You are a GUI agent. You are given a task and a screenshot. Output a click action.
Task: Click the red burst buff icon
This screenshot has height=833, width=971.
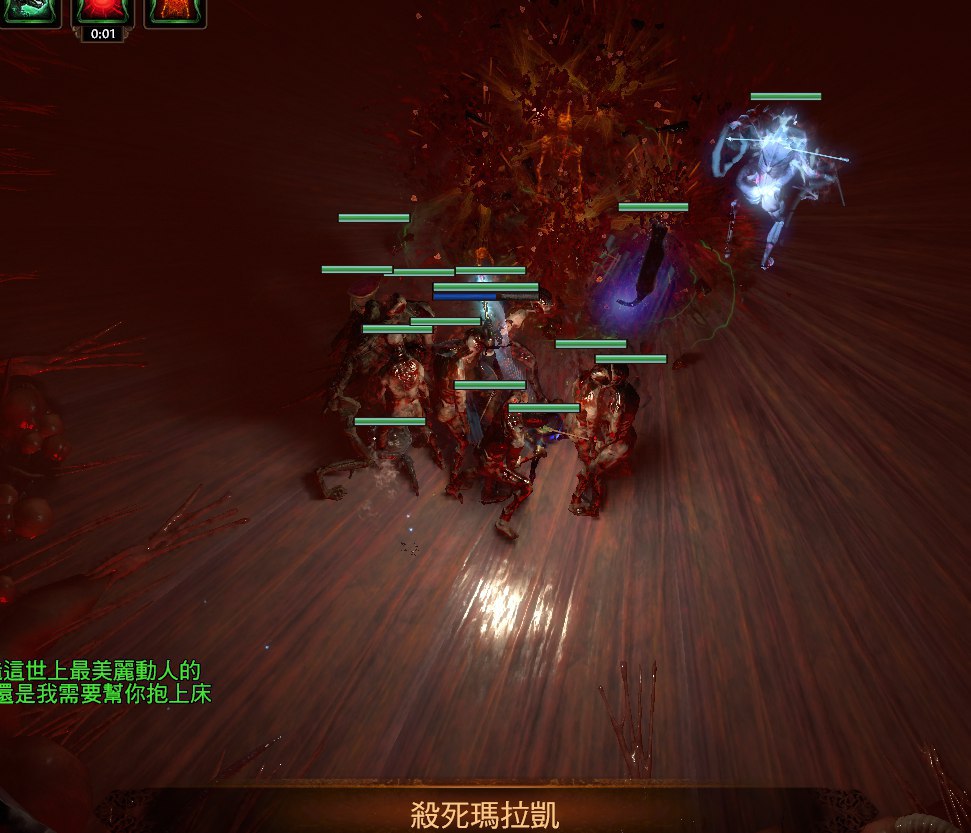tap(103, 10)
